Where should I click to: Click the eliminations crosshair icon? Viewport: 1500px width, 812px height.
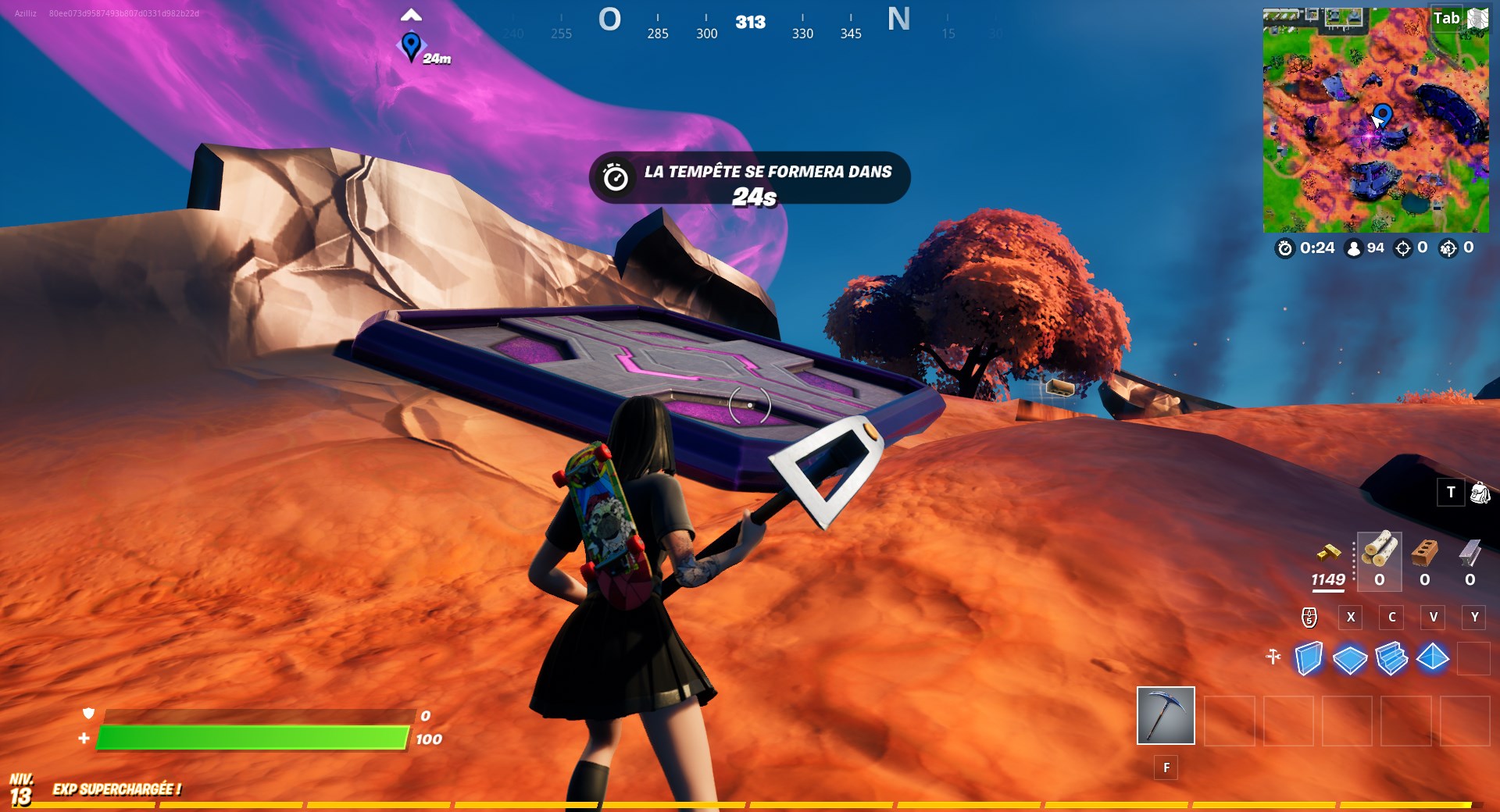coord(1403,248)
